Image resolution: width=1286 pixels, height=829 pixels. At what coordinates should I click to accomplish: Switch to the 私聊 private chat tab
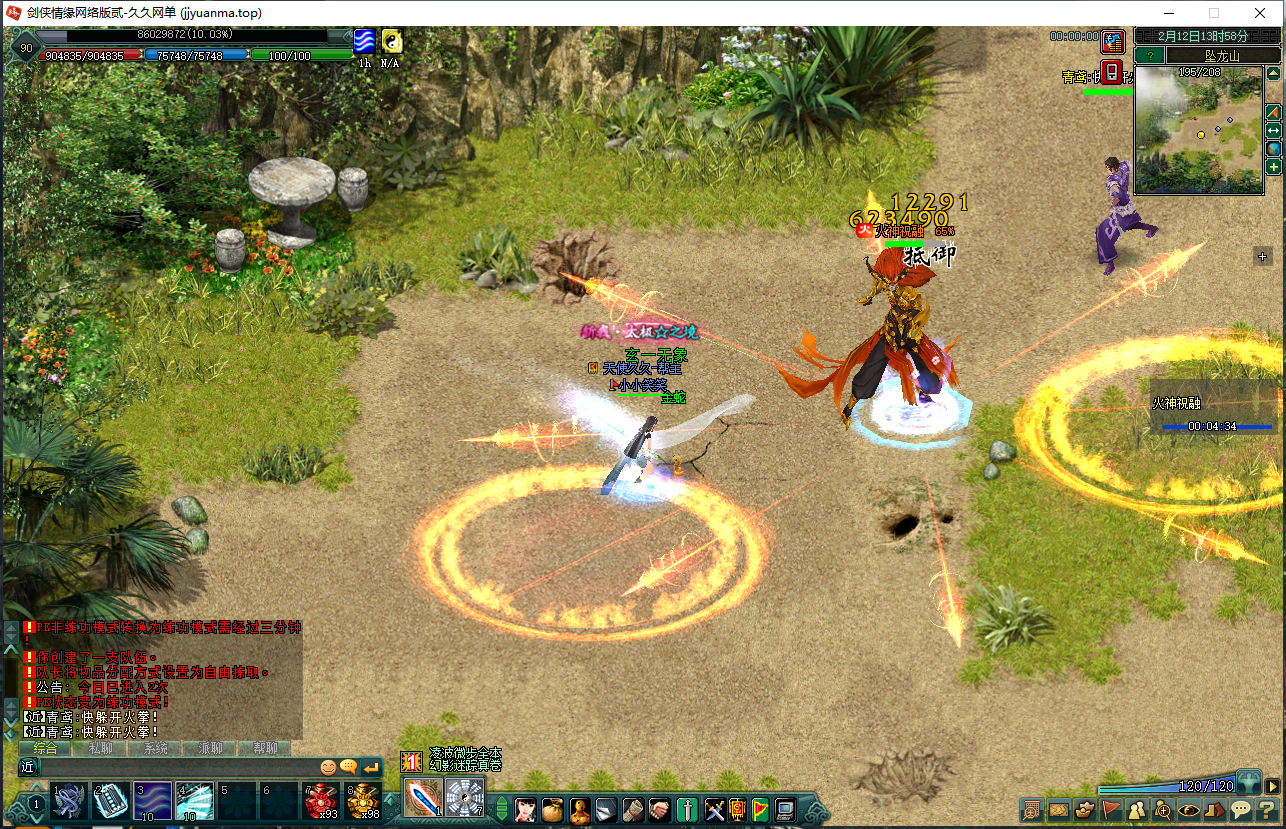101,748
